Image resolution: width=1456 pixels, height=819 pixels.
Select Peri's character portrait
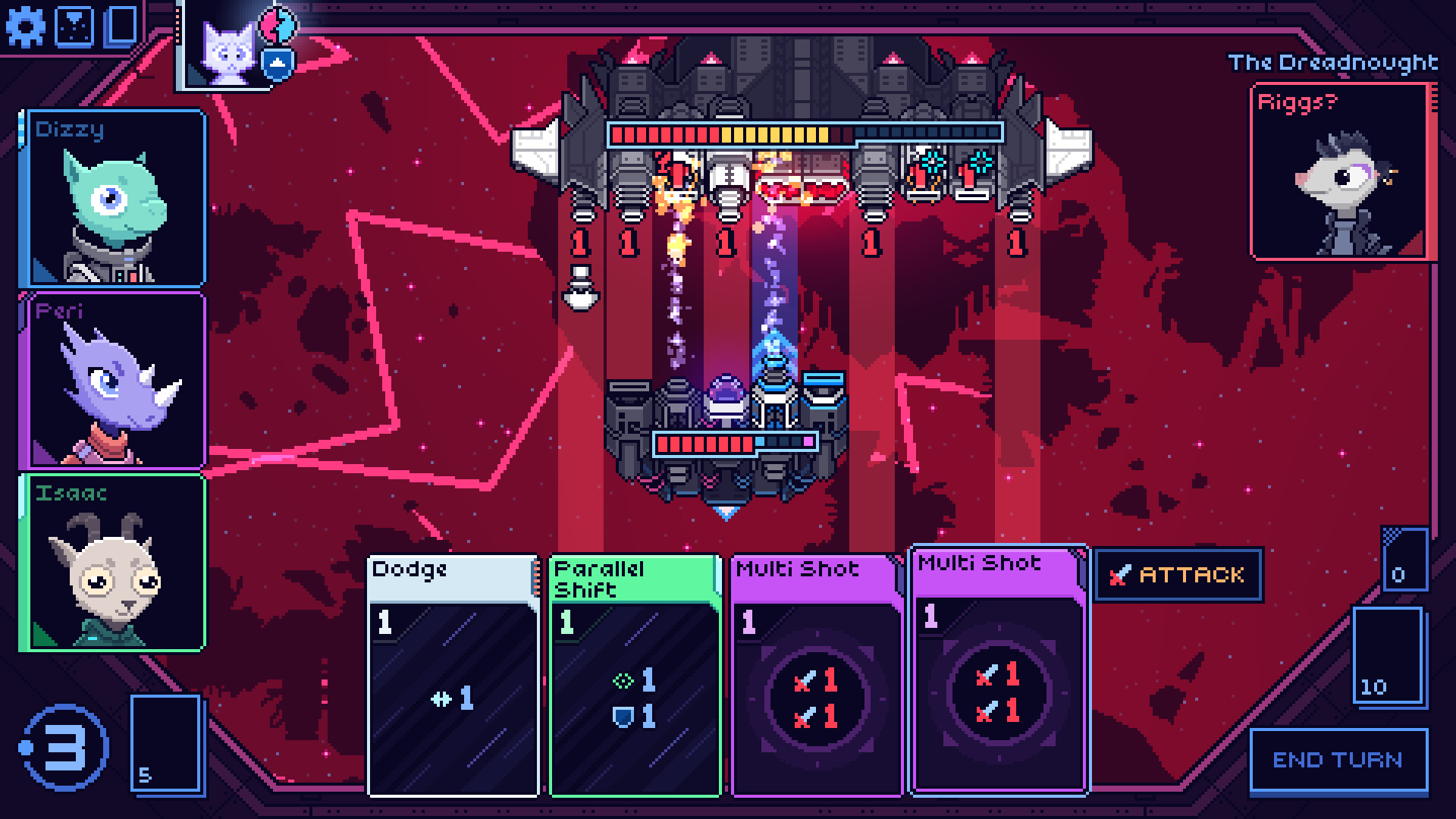pos(114,379)
